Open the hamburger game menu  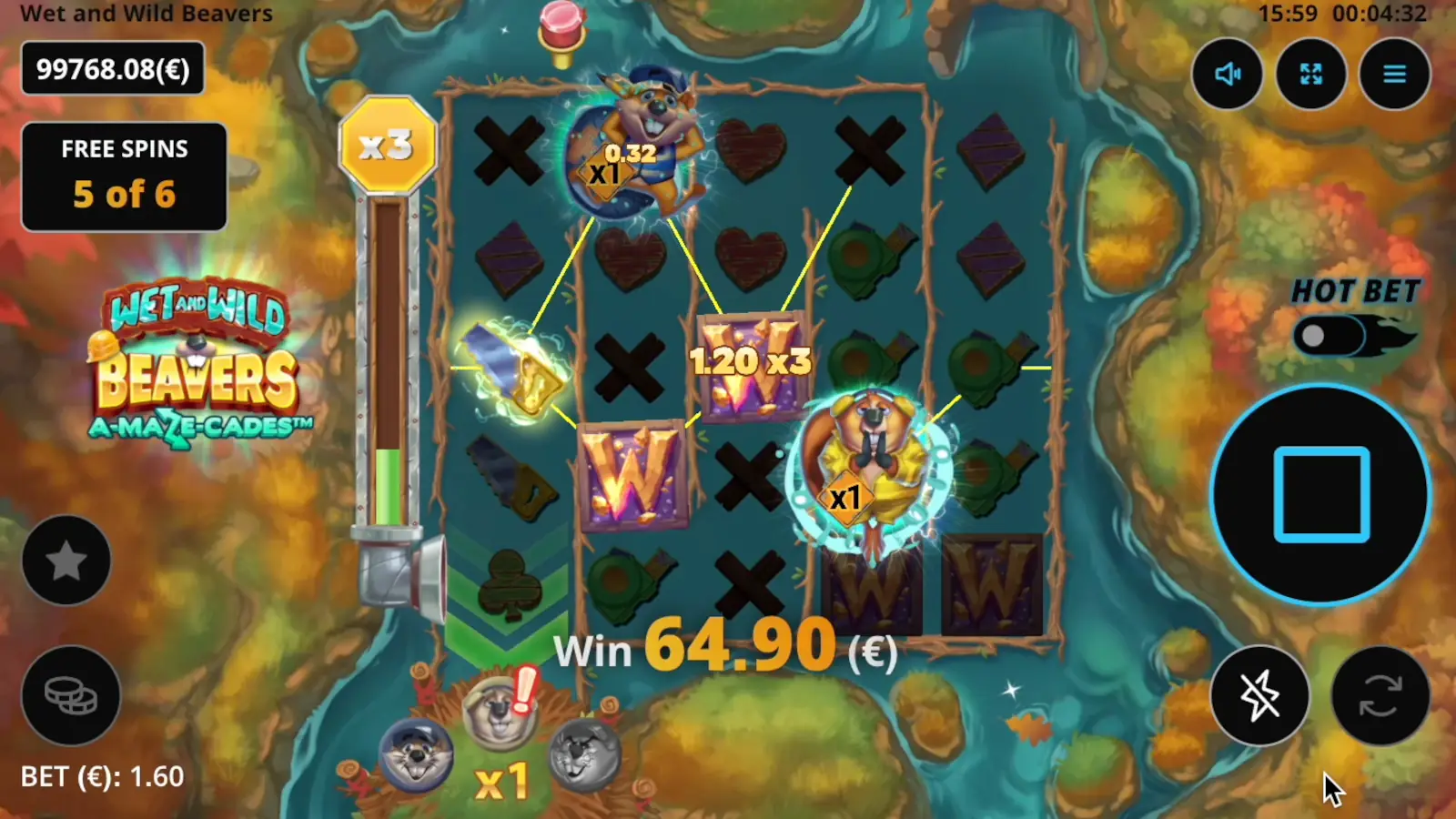click(1393, 75)
